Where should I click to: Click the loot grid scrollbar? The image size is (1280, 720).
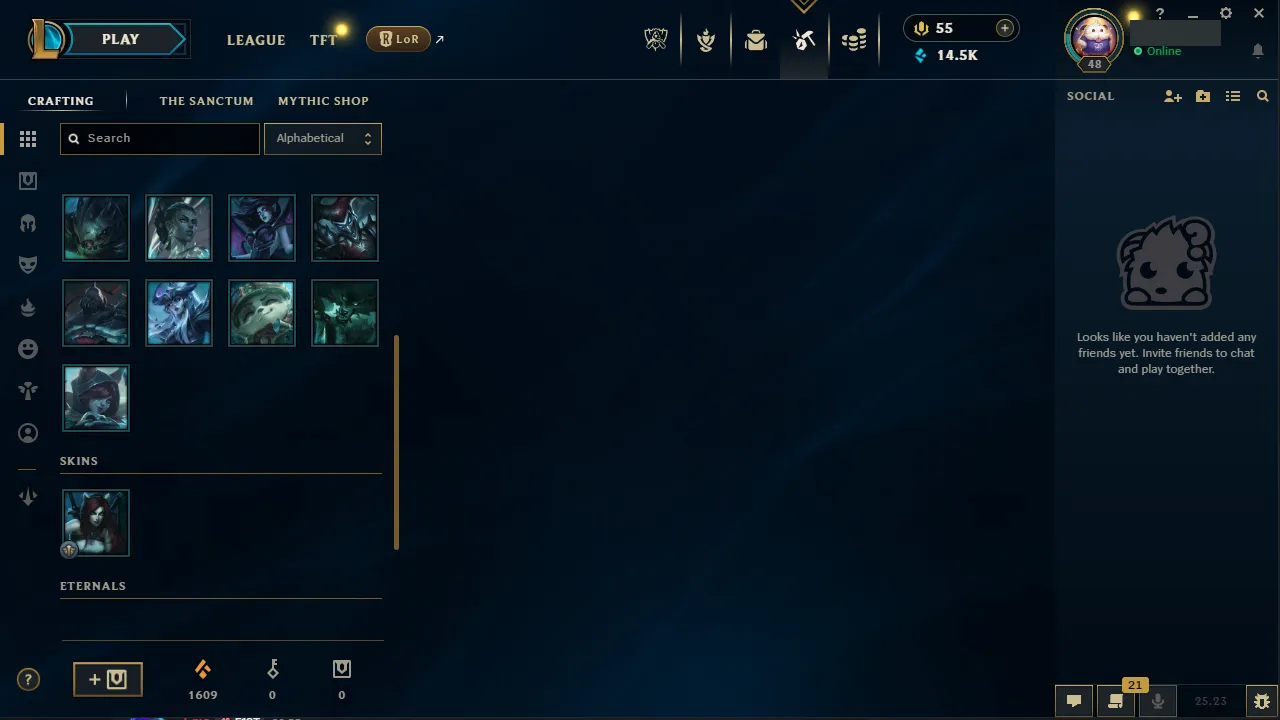point(396,444)
